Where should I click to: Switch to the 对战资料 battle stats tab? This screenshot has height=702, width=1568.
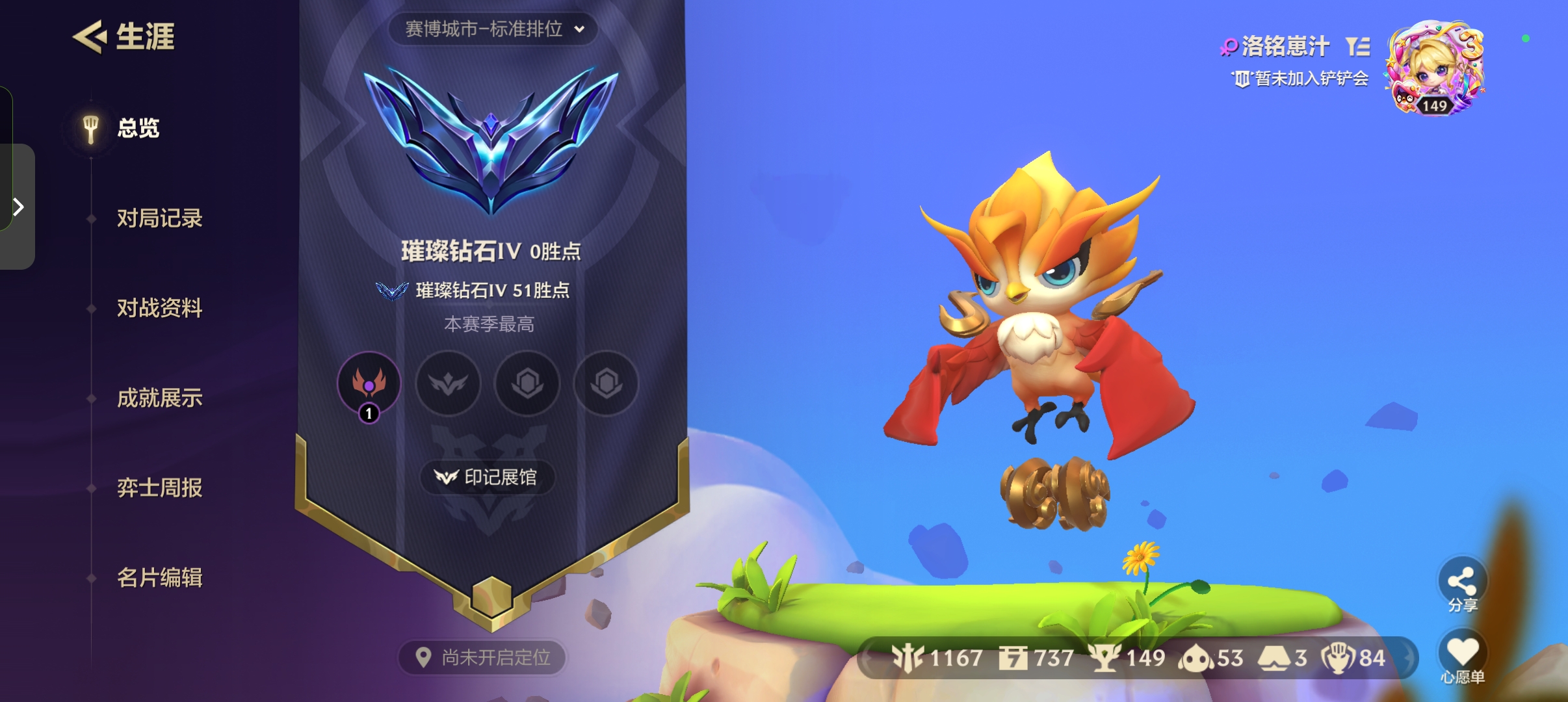[x=159, y=308]
